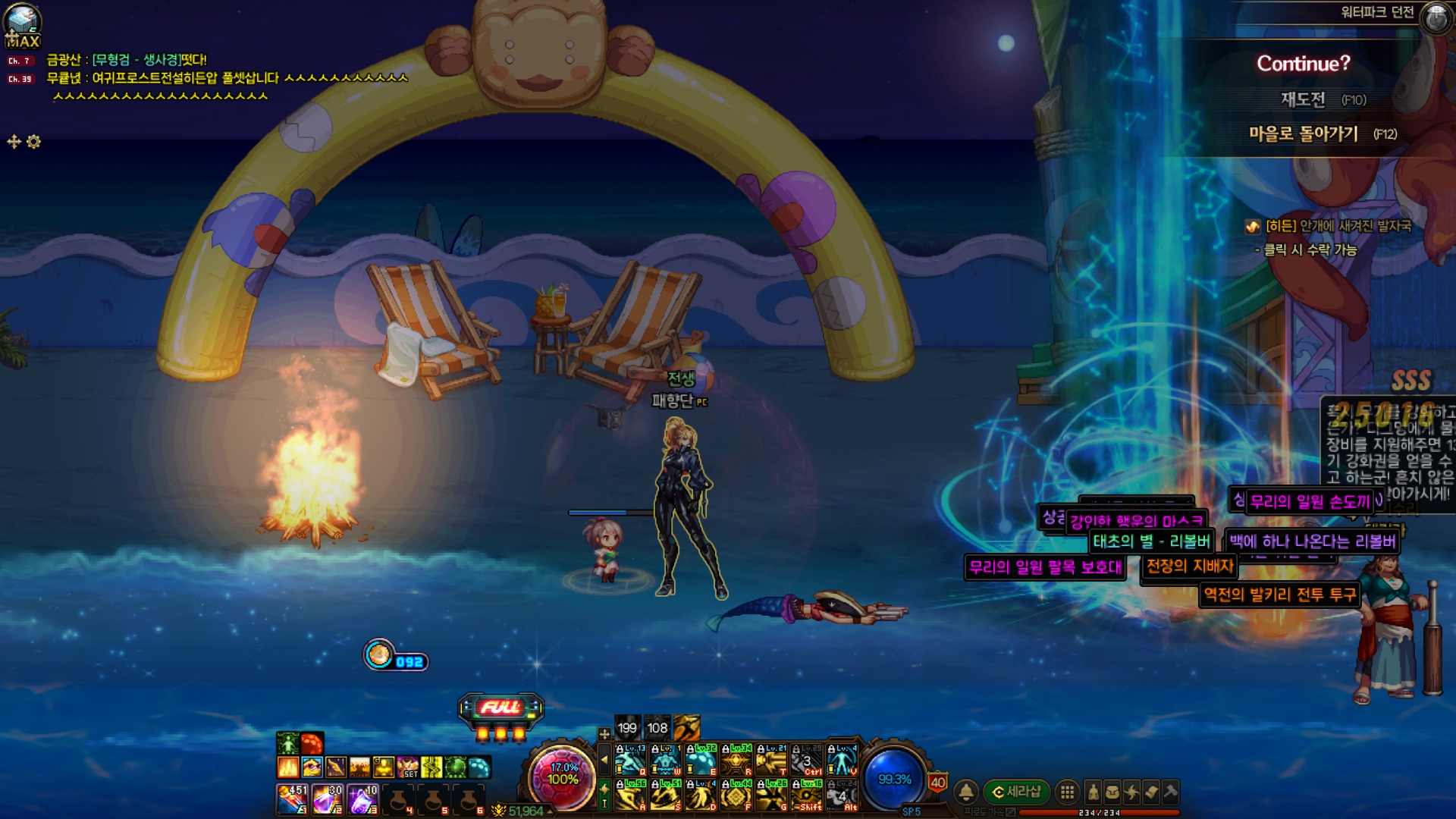Activate the Lv.34 skill on key R
Screen dimensions: 1456x819
pos(736,759)
